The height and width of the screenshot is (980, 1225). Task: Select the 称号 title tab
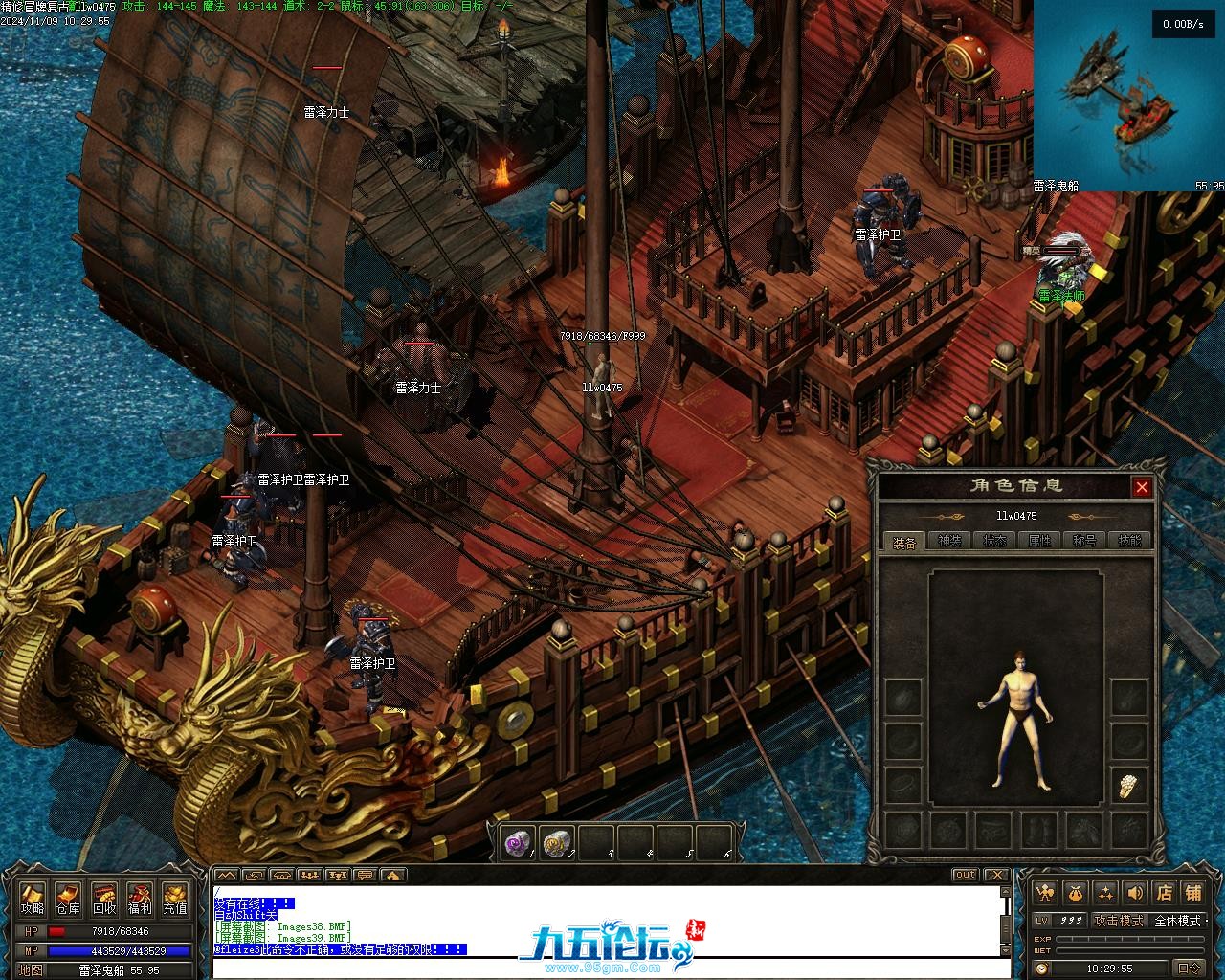pyautogui.click(x=1084, y=541)
